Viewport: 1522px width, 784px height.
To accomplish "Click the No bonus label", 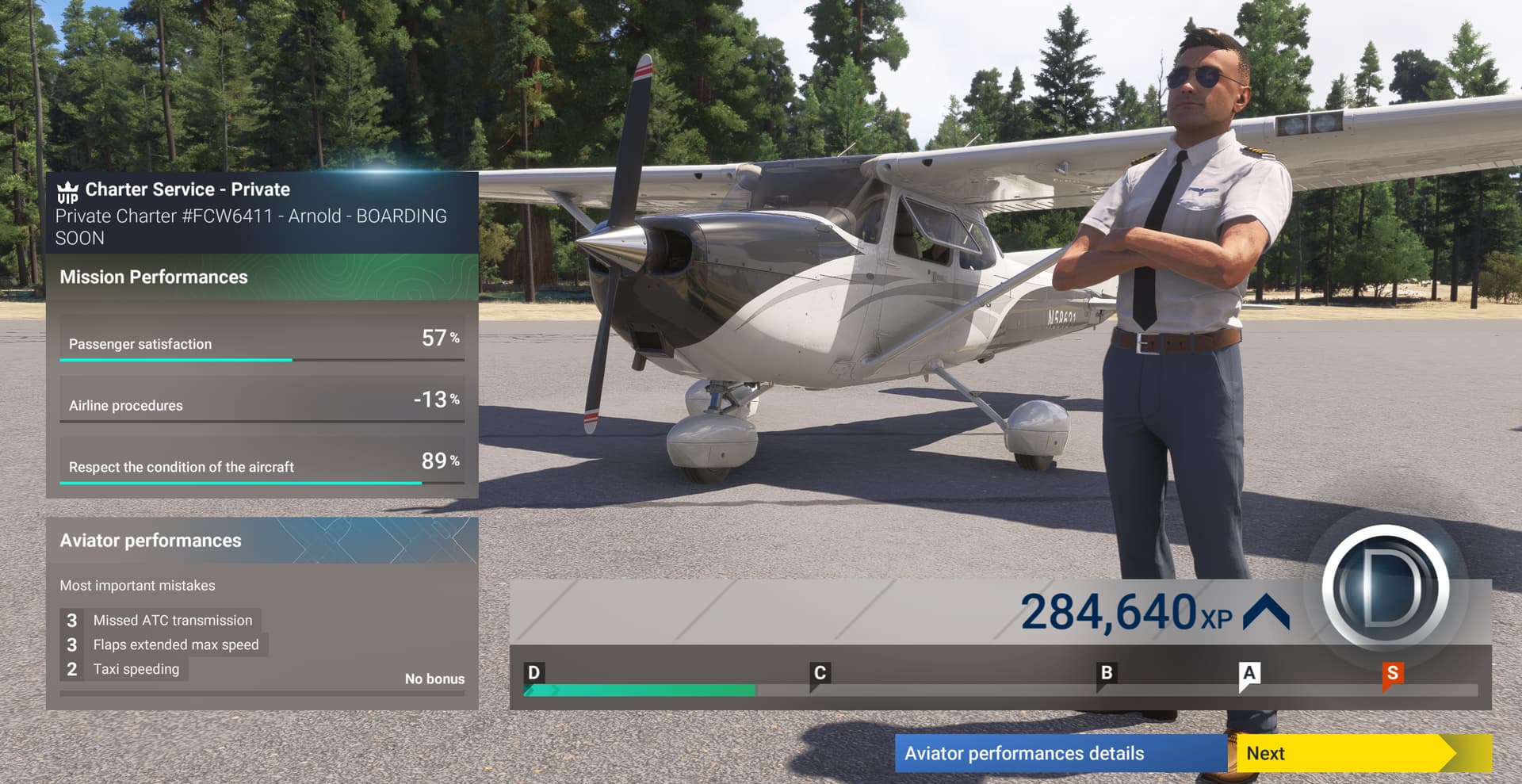I will pyautogui.click(x=434, y=679).
